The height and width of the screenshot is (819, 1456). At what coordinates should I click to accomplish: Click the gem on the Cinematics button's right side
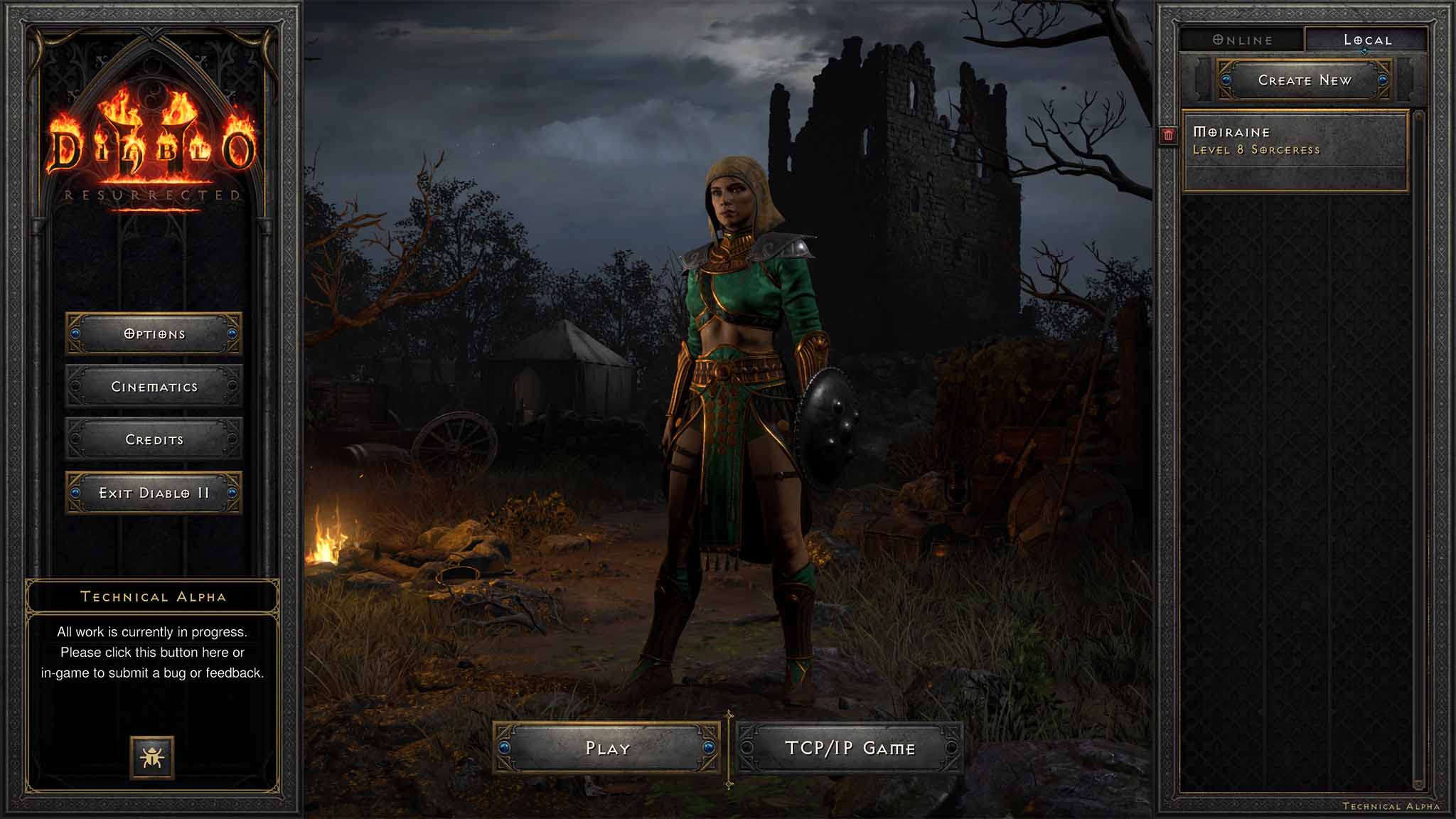(232, 387)
